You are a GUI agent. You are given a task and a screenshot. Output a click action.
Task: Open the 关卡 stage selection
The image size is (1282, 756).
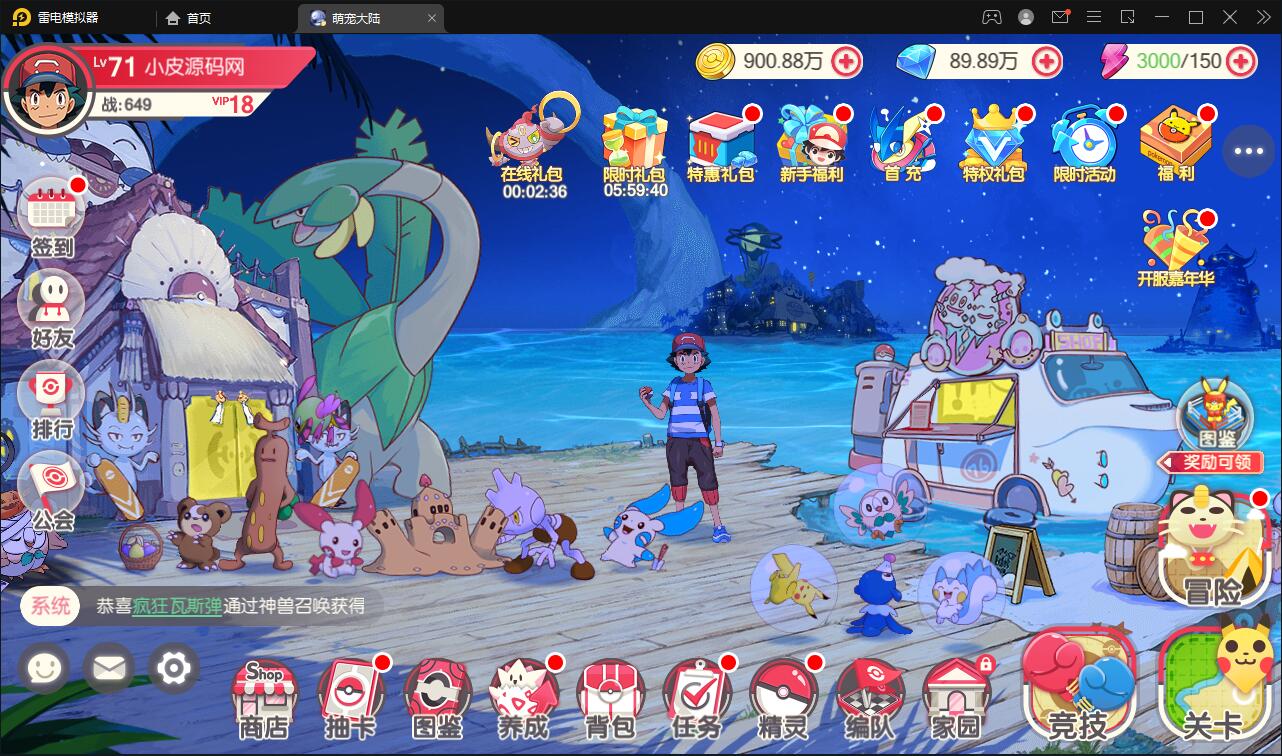(x=1211, y=690)
